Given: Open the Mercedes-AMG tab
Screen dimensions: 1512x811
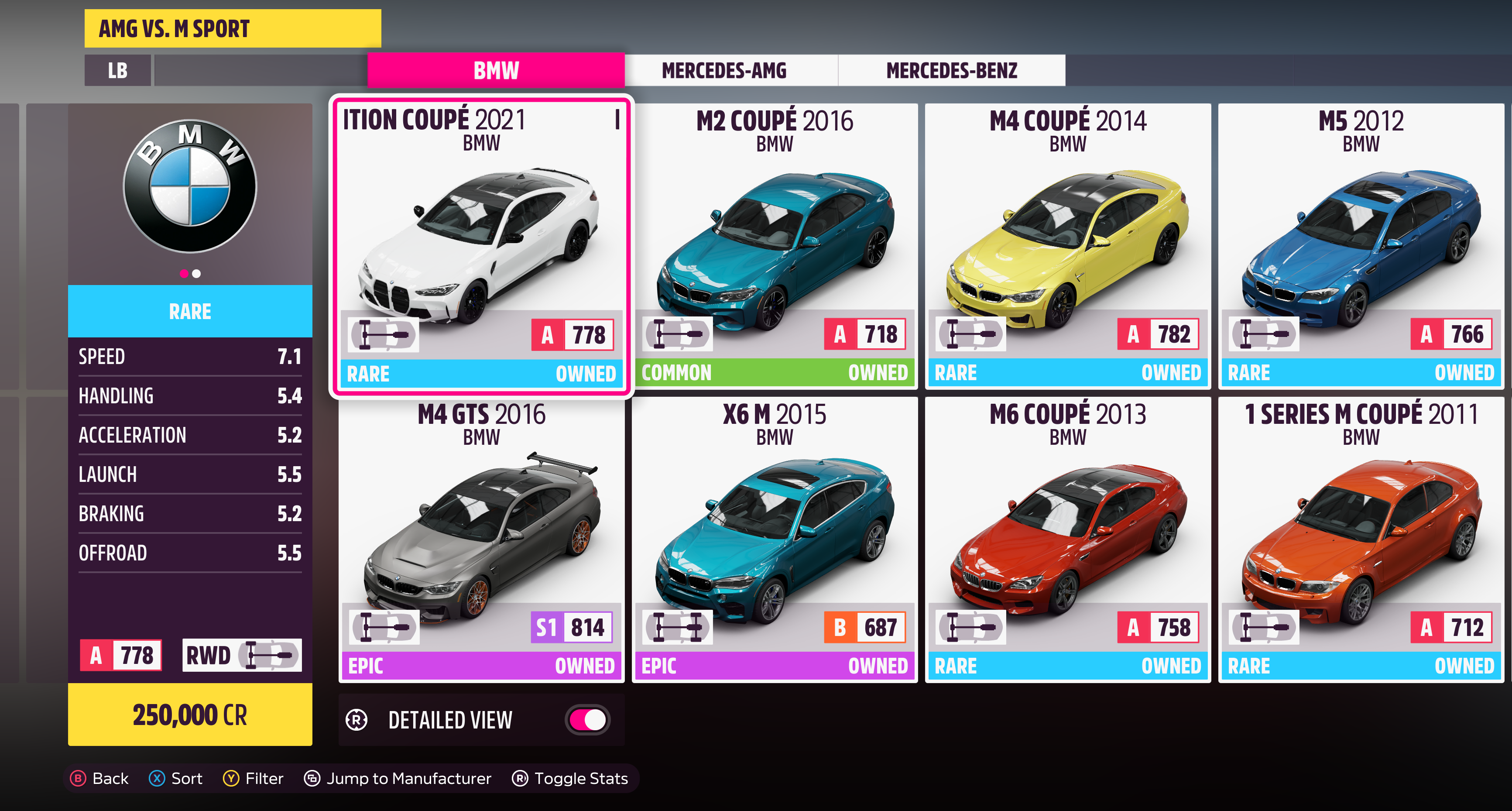Looking at the screenshot, I should (x=724, y=70).
